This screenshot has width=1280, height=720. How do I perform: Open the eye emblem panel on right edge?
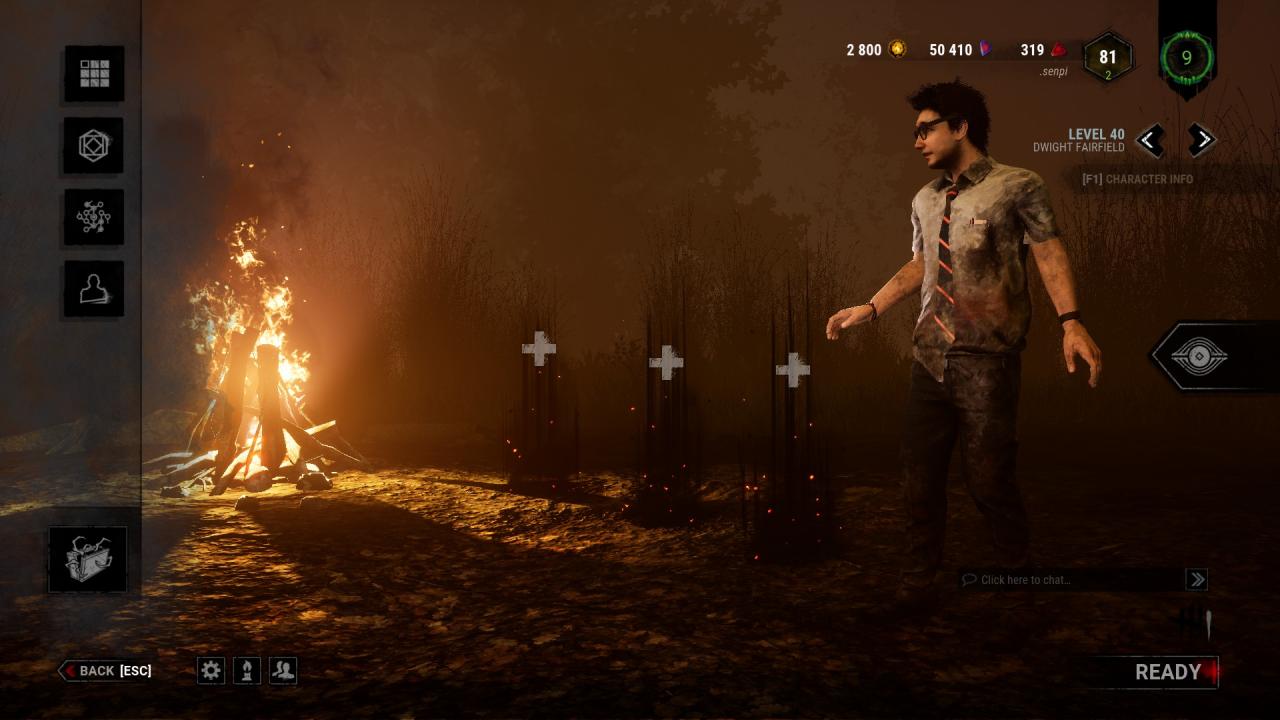[1198, 356]
